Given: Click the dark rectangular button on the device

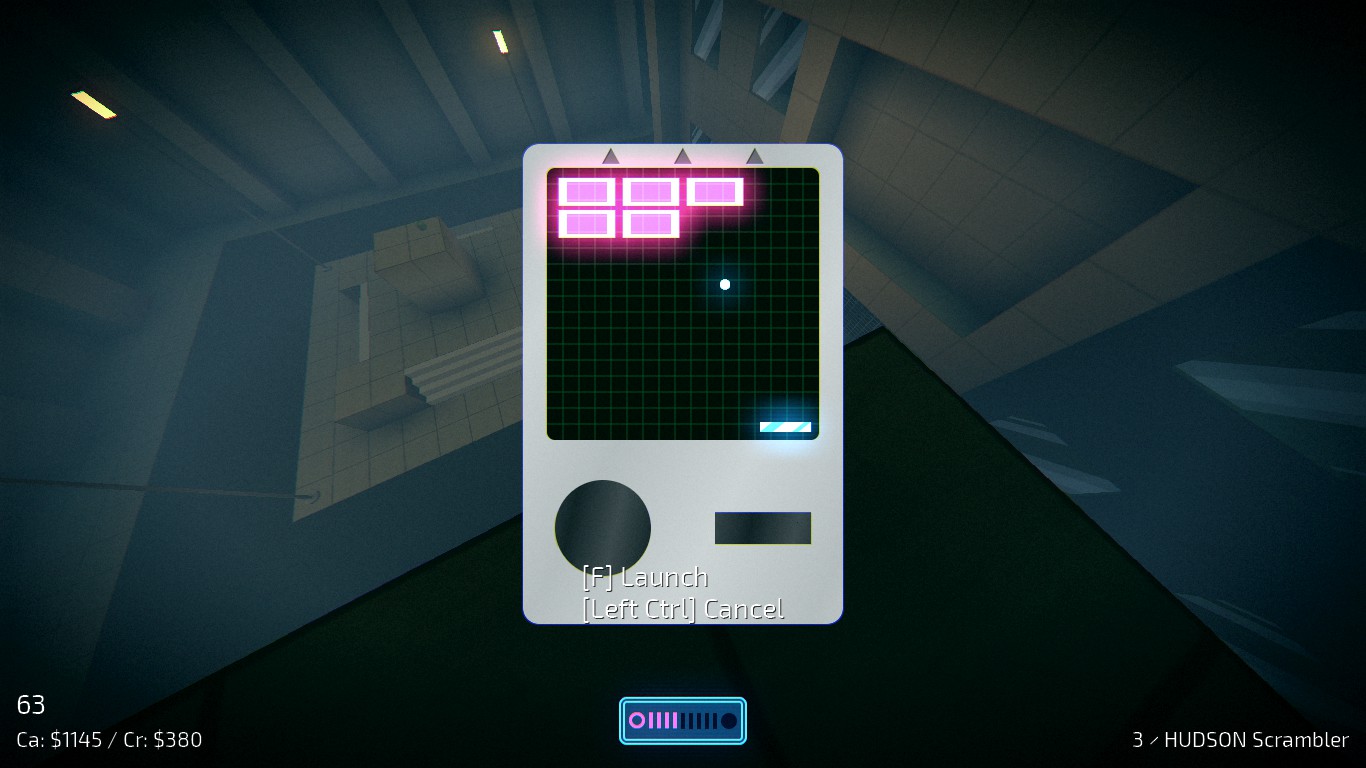Looking at the screenshot, I should point(762,528).
